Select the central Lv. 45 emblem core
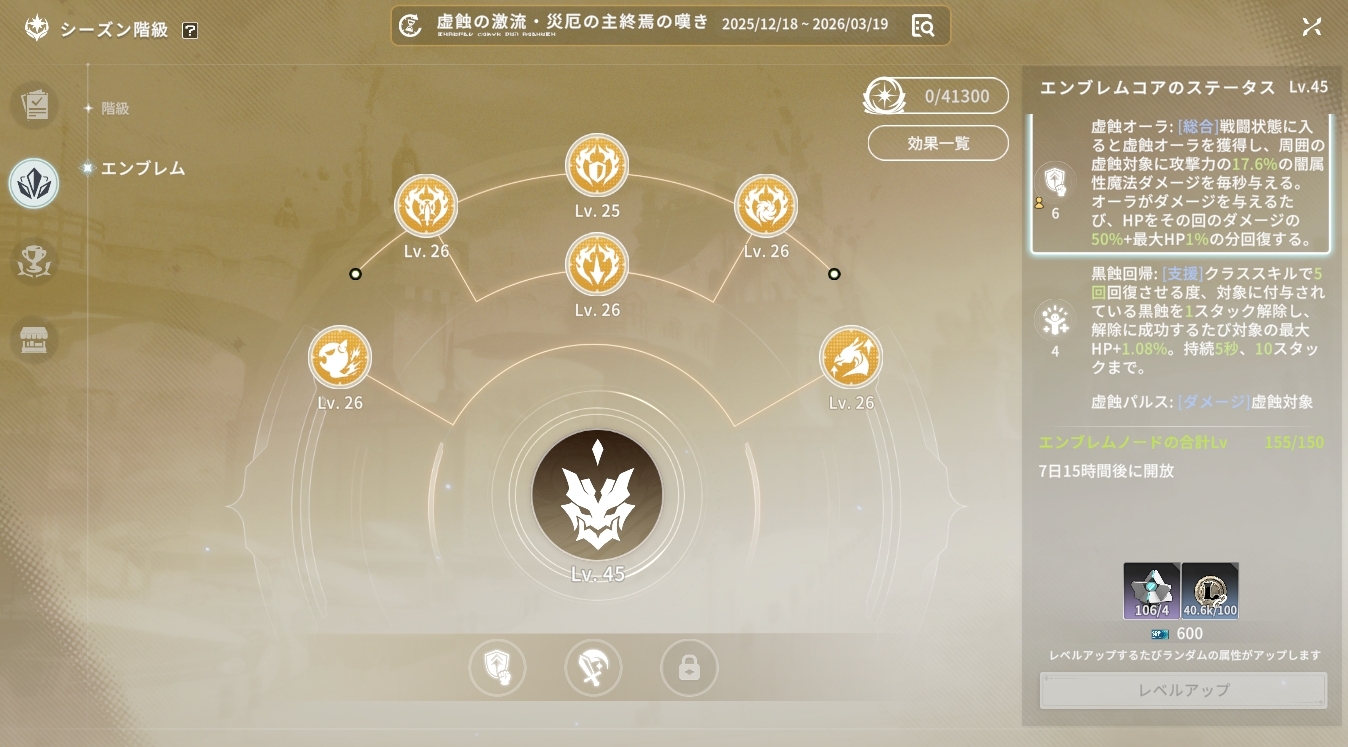The image size is (1348, 747). point(597,495)
